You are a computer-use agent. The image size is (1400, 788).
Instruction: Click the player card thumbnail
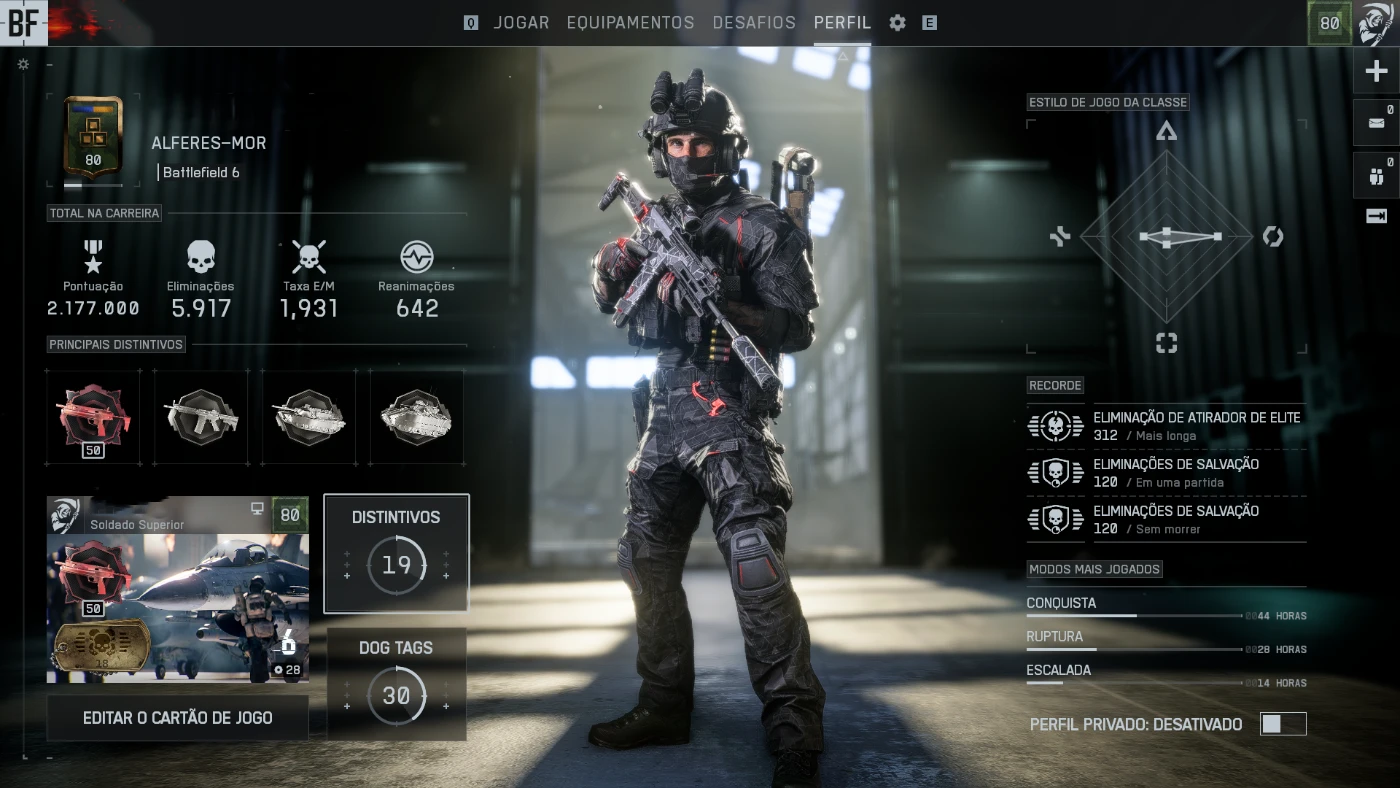point(178,590)
